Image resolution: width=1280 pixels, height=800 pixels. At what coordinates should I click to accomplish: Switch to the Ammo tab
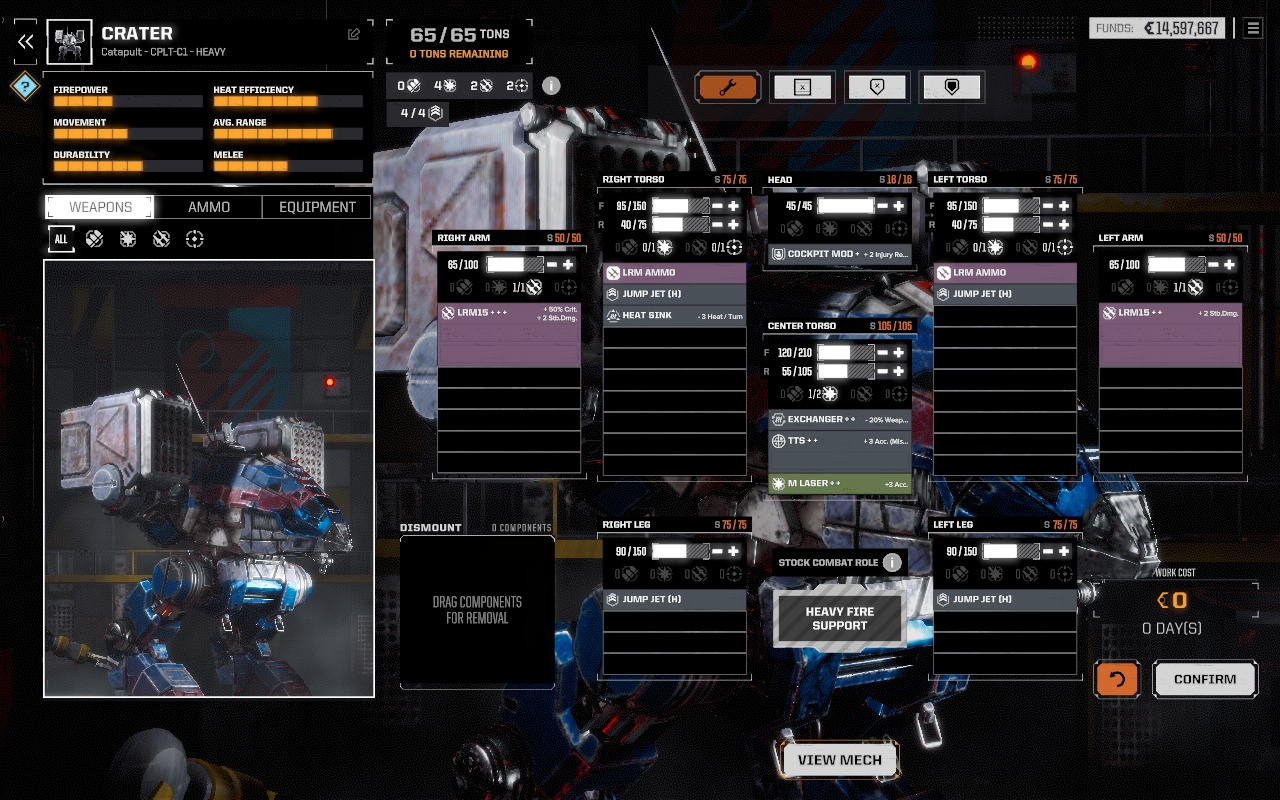[x=209, y=207]
